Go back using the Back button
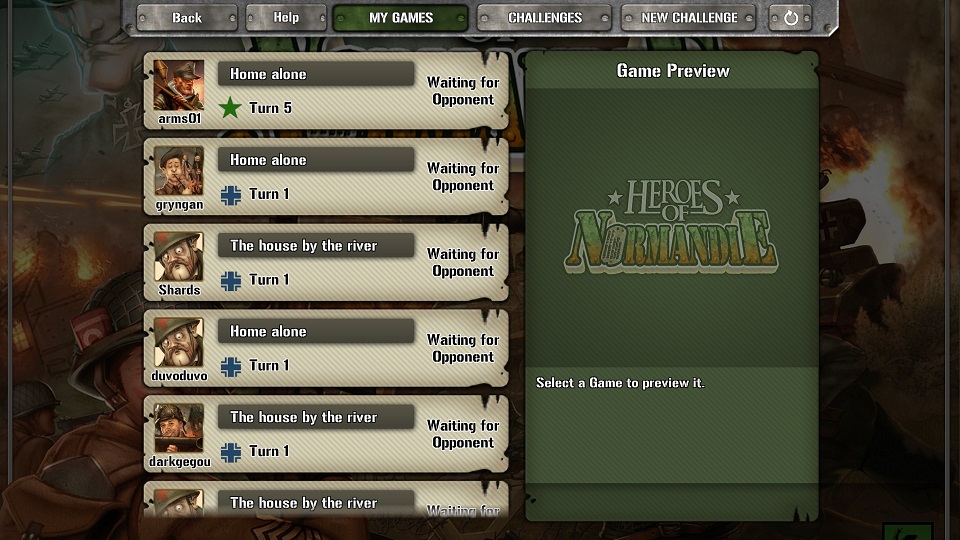 (x=186, y=18)
